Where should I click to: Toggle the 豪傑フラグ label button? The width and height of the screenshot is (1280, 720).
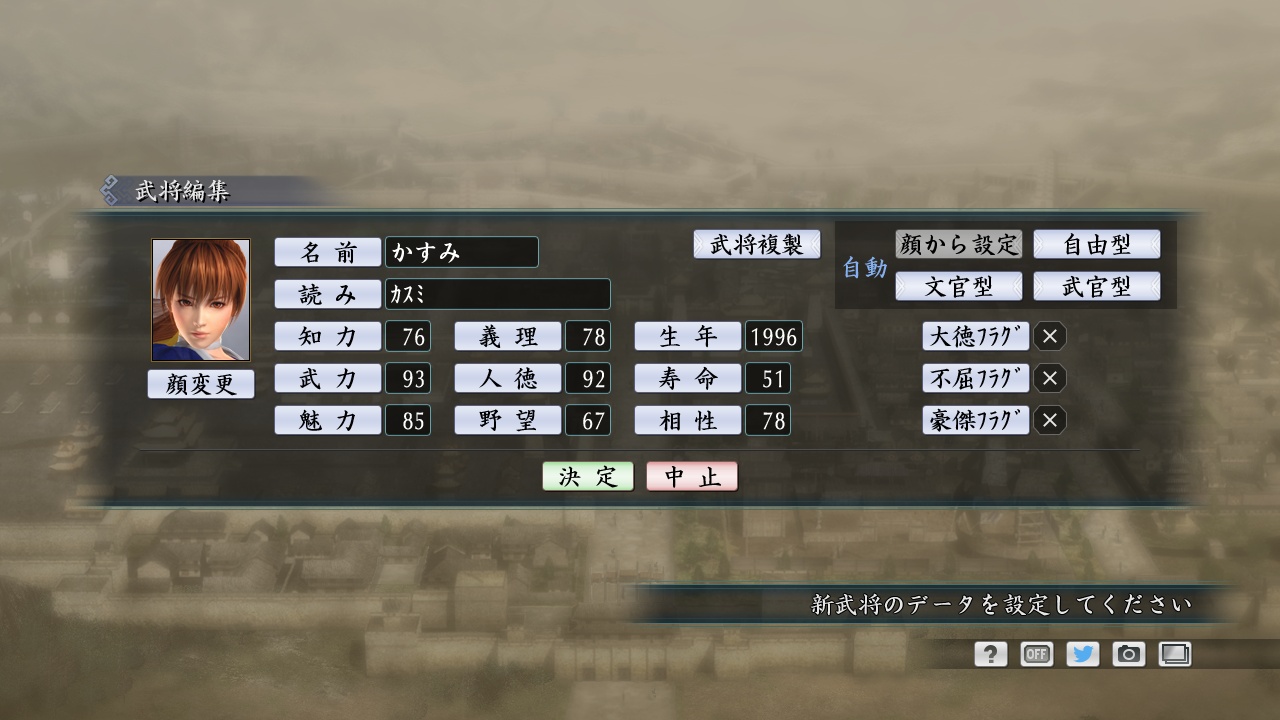click(975, 421)
